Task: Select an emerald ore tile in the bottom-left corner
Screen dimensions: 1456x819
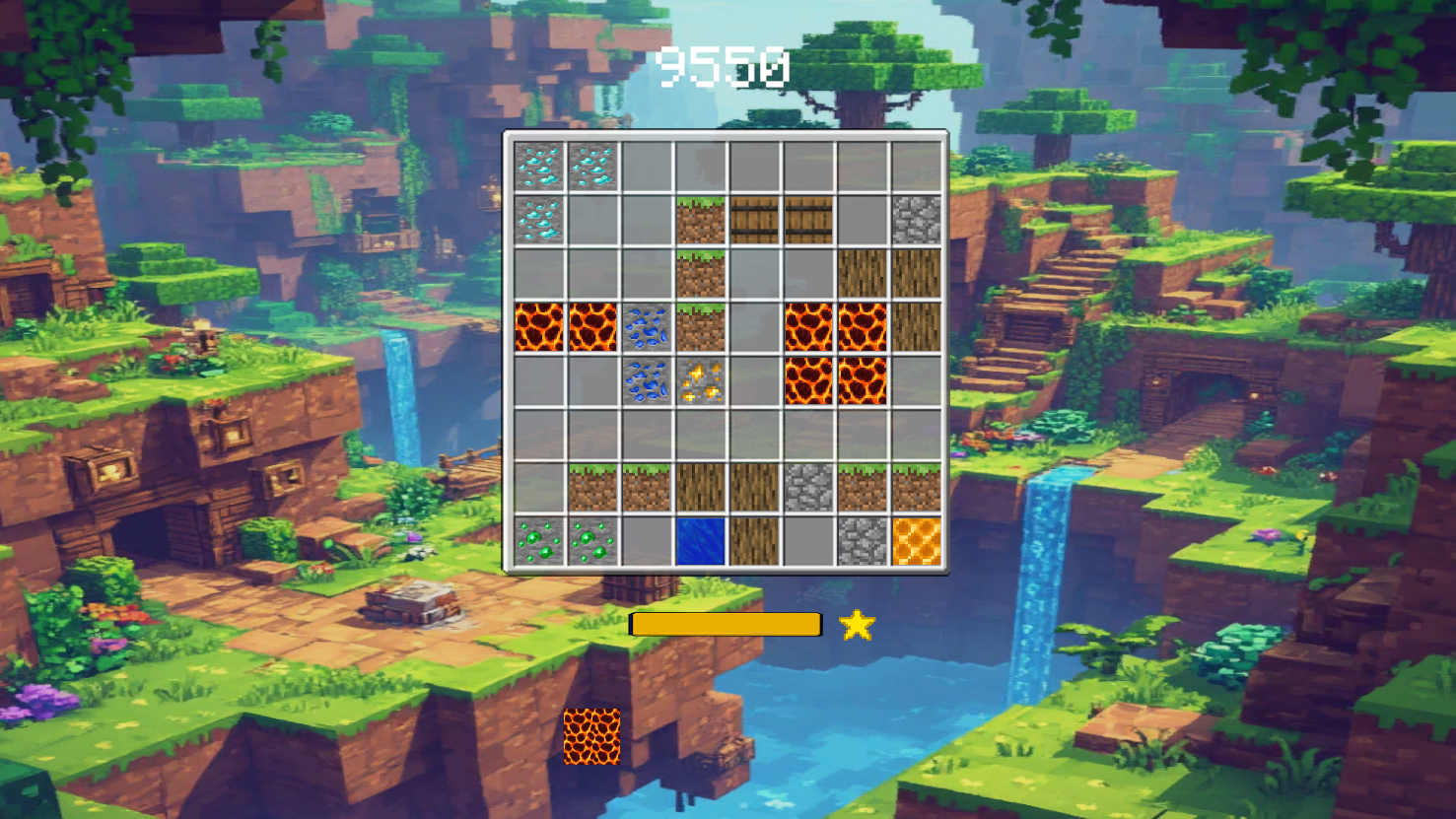Action: click(540, 544)
